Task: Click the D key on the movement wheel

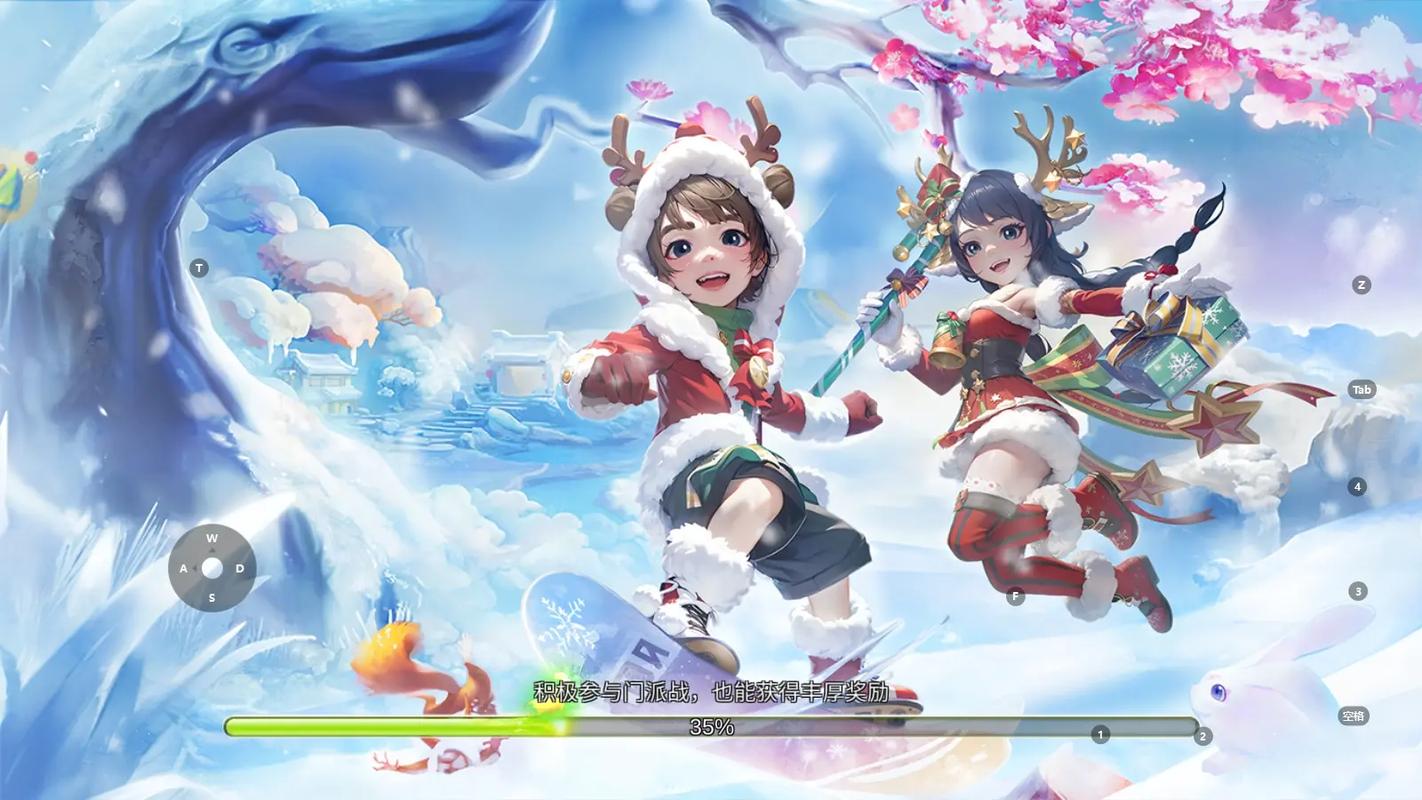Action: click(x=239, y=567)
